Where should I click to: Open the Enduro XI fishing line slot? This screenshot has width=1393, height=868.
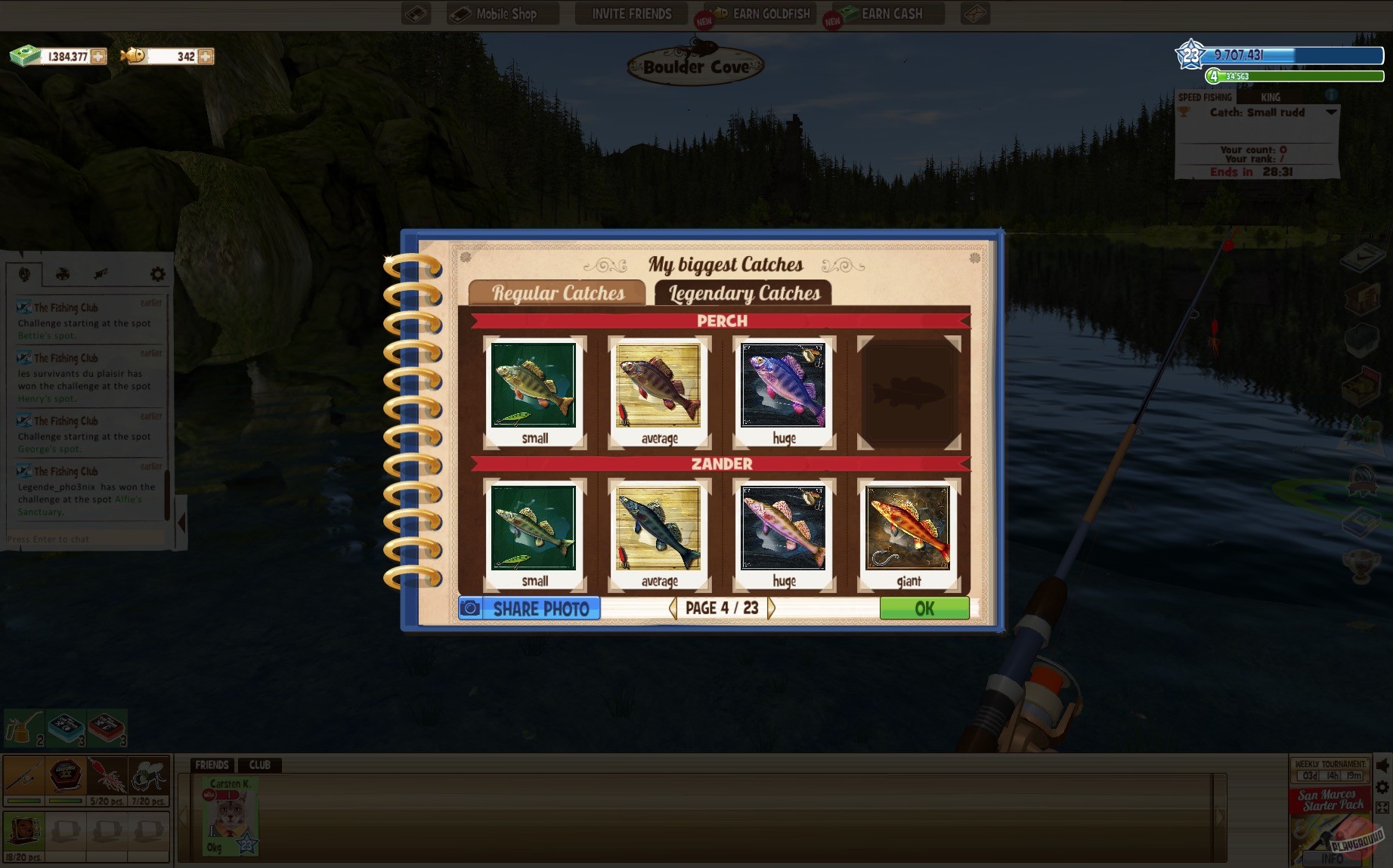coord(67,775)
